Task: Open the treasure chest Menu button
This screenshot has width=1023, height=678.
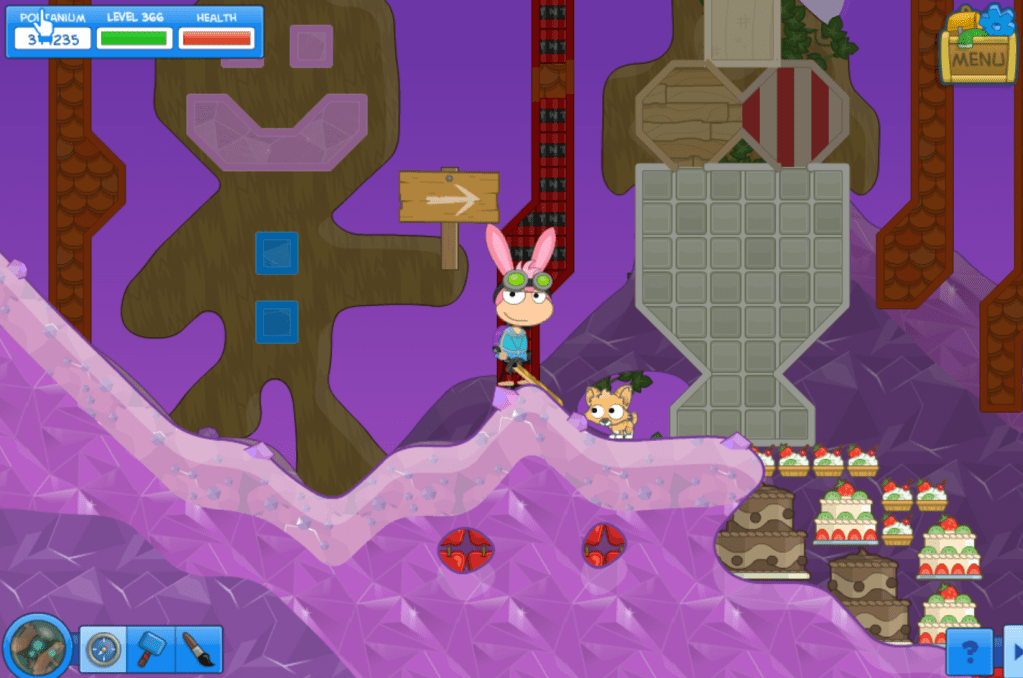Action: point(977,47)
